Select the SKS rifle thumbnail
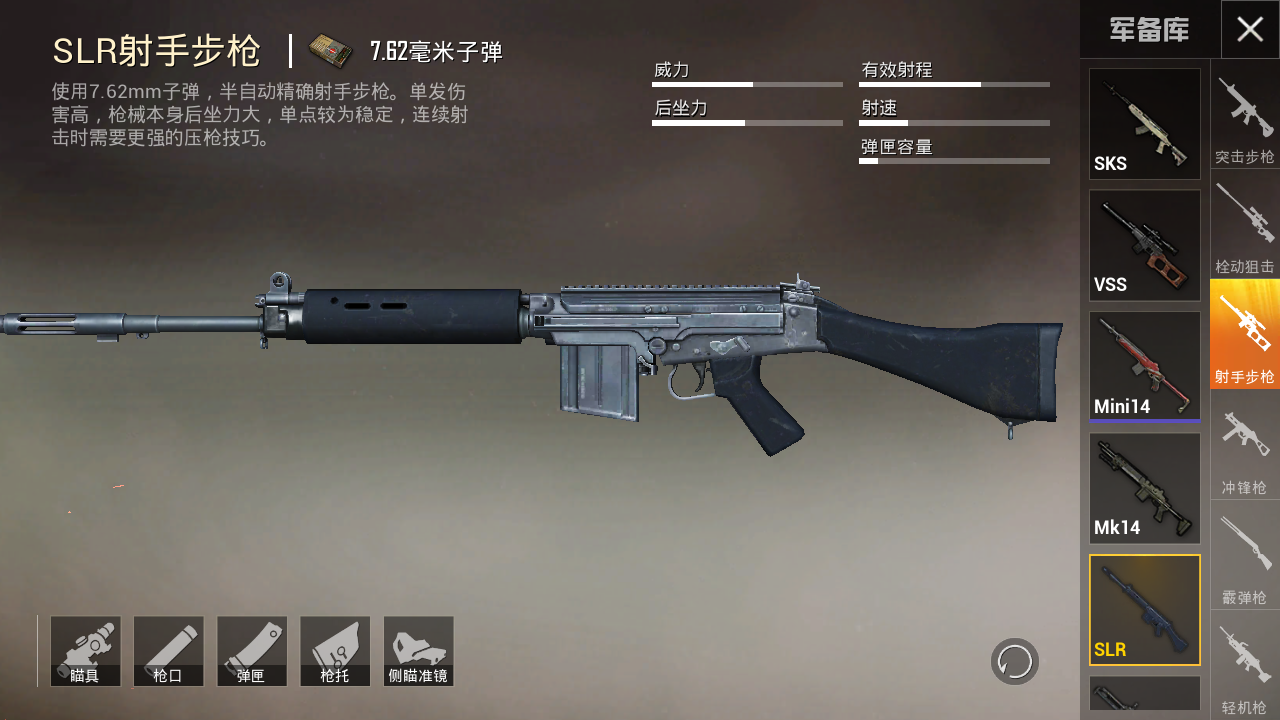 pyautogui.click(x=1144, y=124)
